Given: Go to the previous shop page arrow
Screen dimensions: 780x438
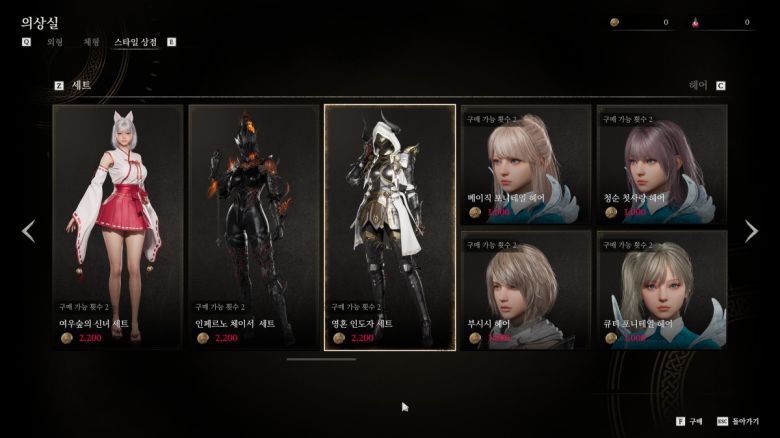Looking at the screenshot, I should tap(28, 231).
